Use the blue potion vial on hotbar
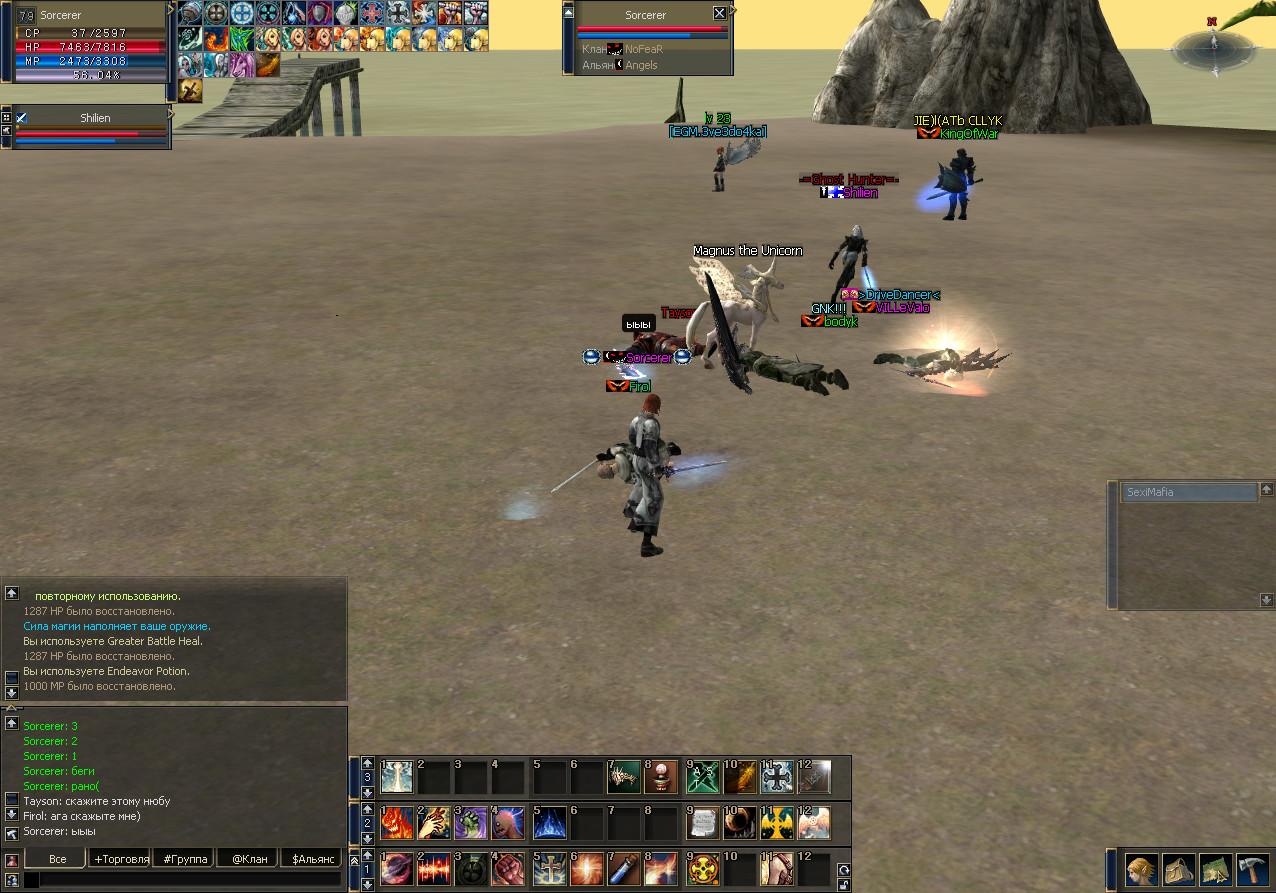Screen dimensions: 1276x893 coord(623,869)
